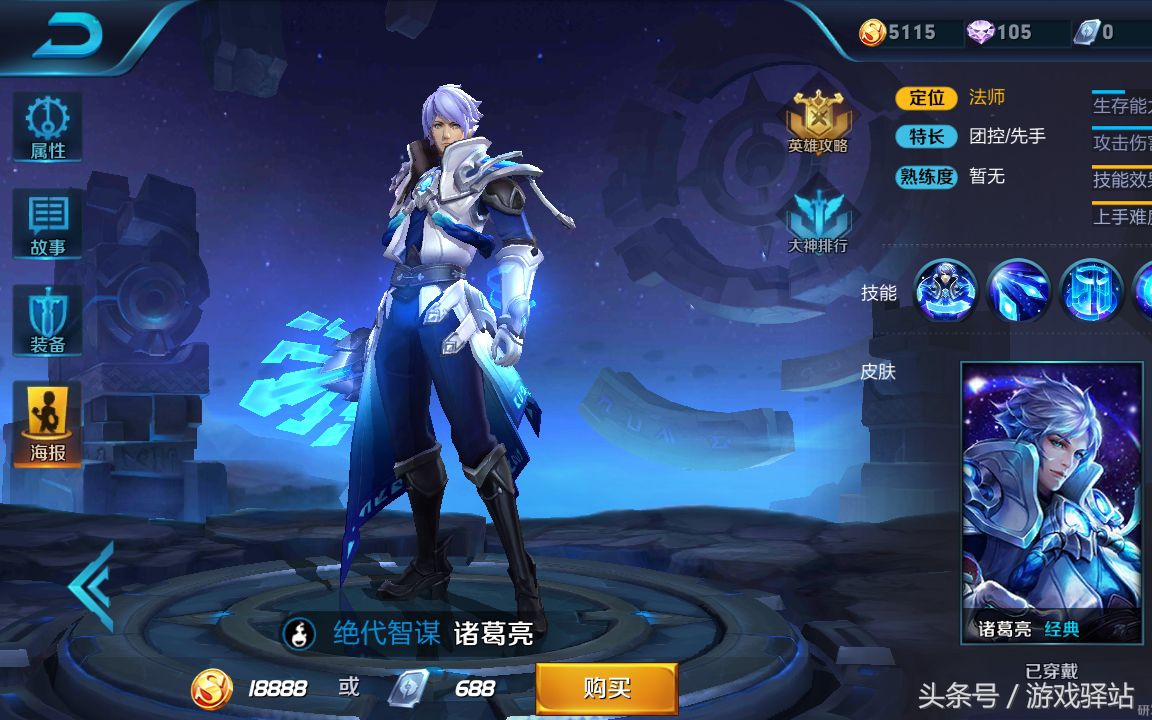Click the gold coin balance 5115
The height and width of the screenshot is (720, 1152).
[x=900, y=32]
